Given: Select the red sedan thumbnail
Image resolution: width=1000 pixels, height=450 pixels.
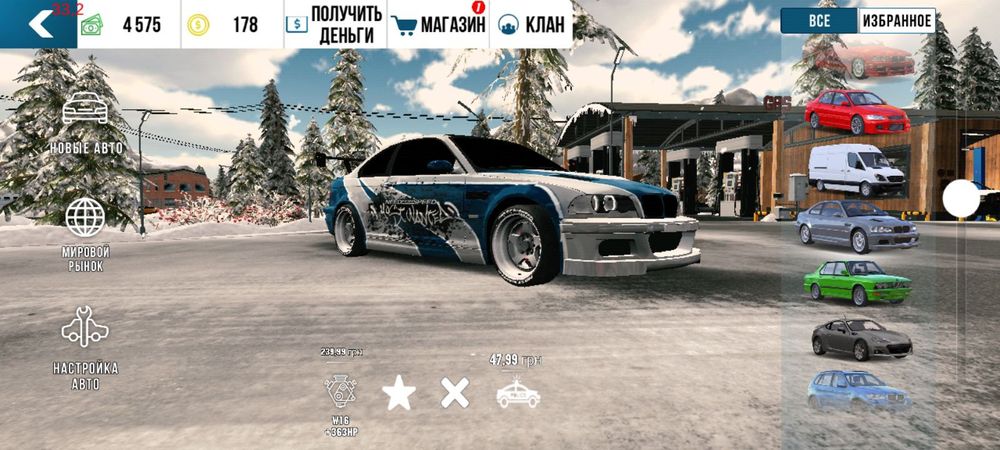Looking at the screenshot, I should pos(857,110).
